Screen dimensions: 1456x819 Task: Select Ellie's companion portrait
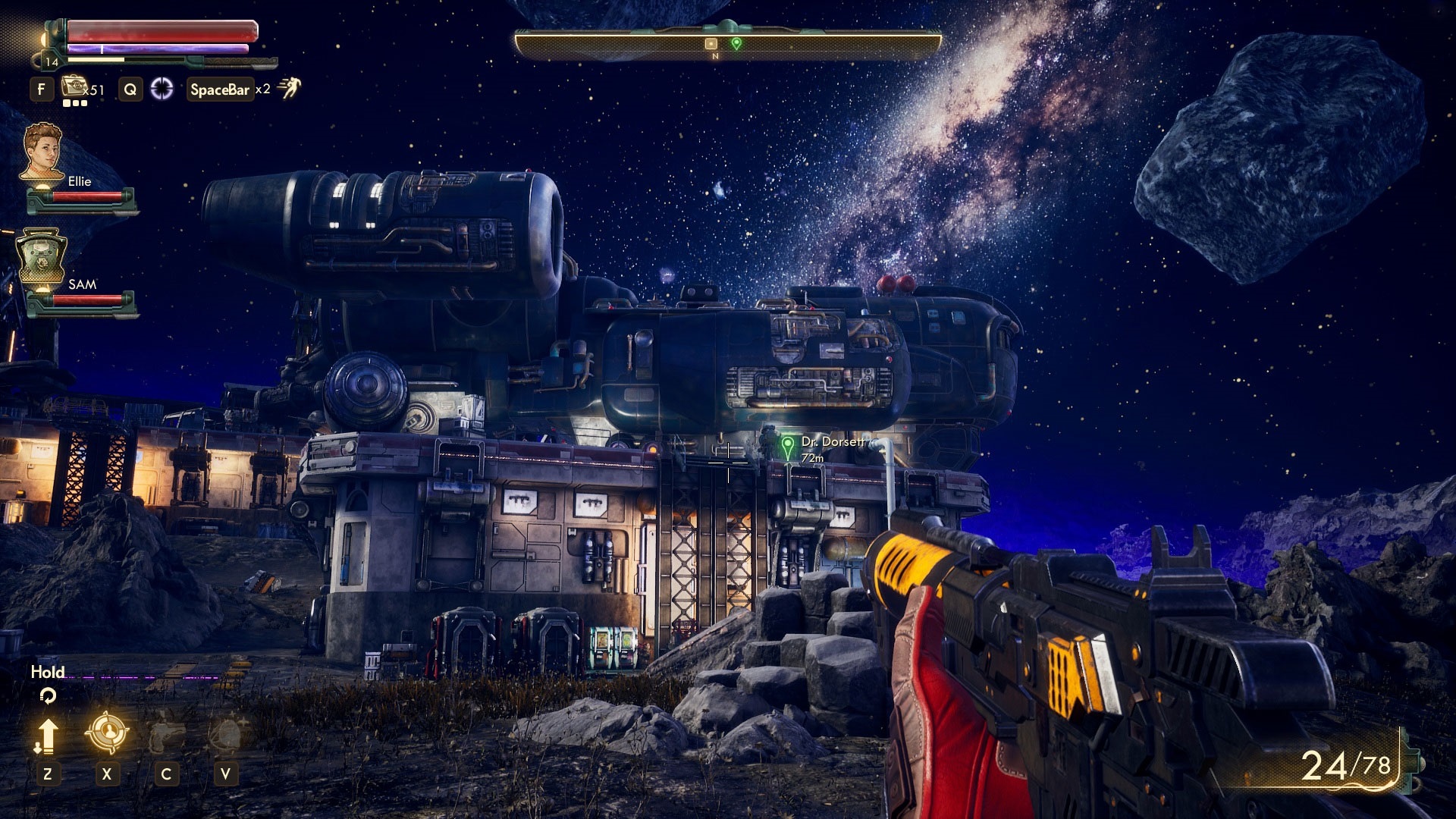[42, 152]
